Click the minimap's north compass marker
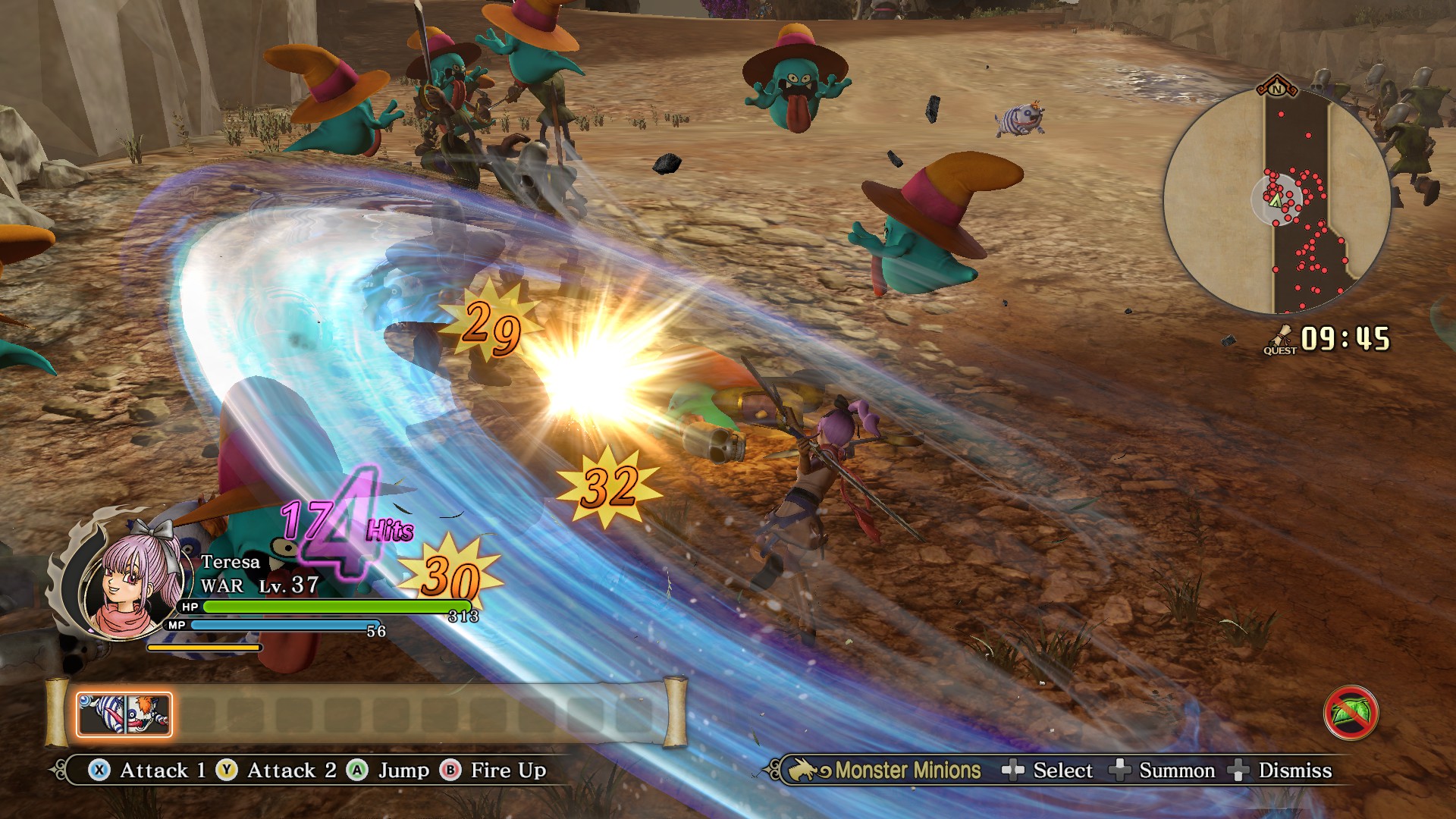 [x=1277, y=87]
